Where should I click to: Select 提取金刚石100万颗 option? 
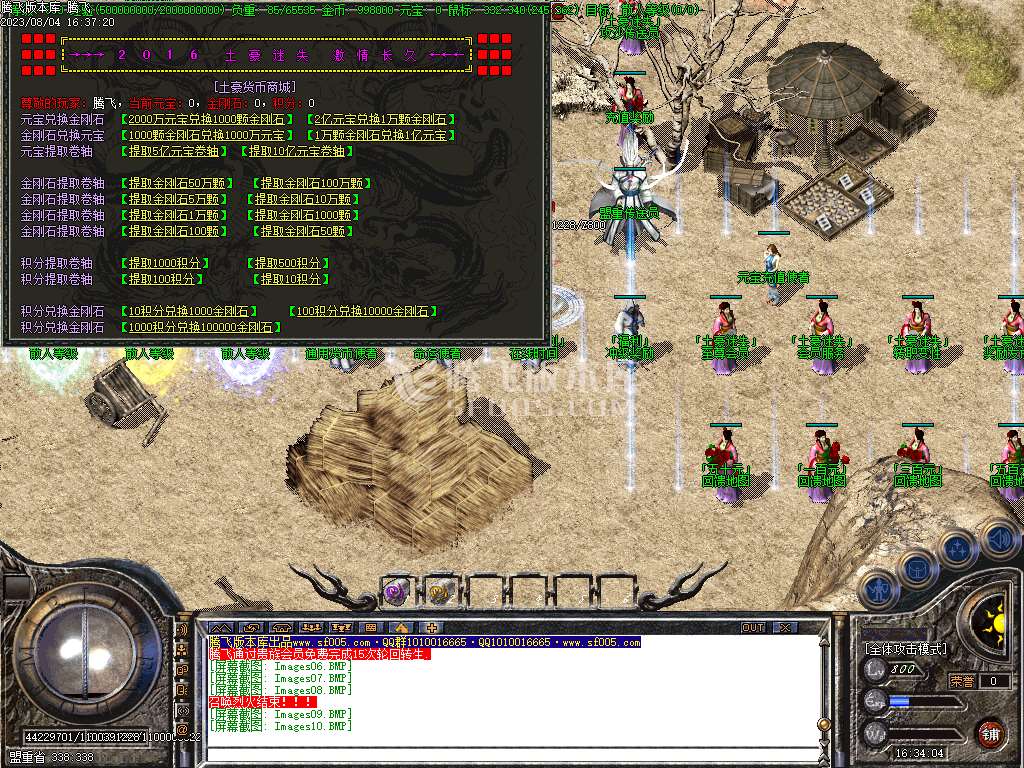coord(312,183)
